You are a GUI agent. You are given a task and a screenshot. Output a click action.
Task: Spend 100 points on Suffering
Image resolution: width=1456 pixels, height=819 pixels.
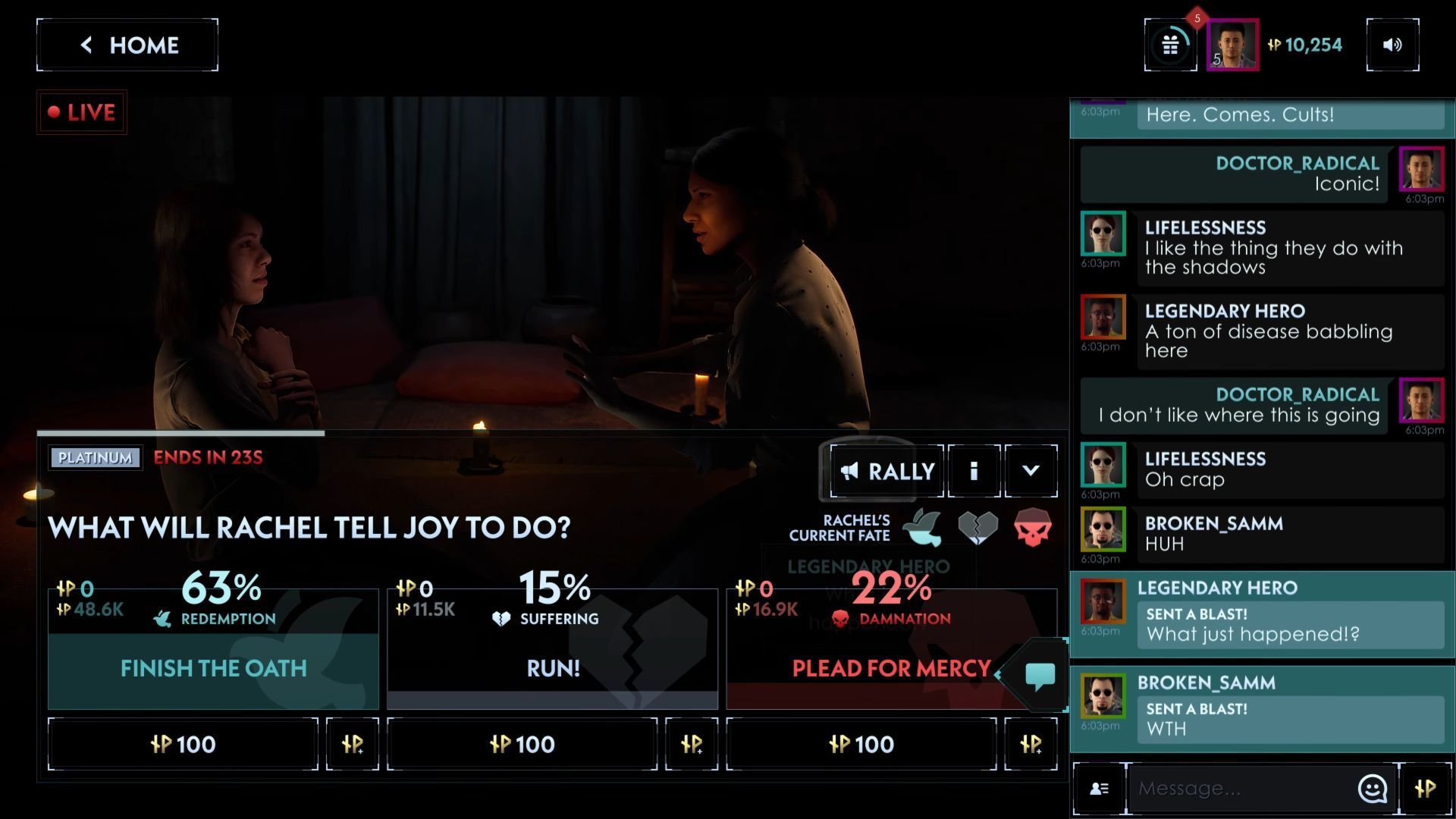522,744
